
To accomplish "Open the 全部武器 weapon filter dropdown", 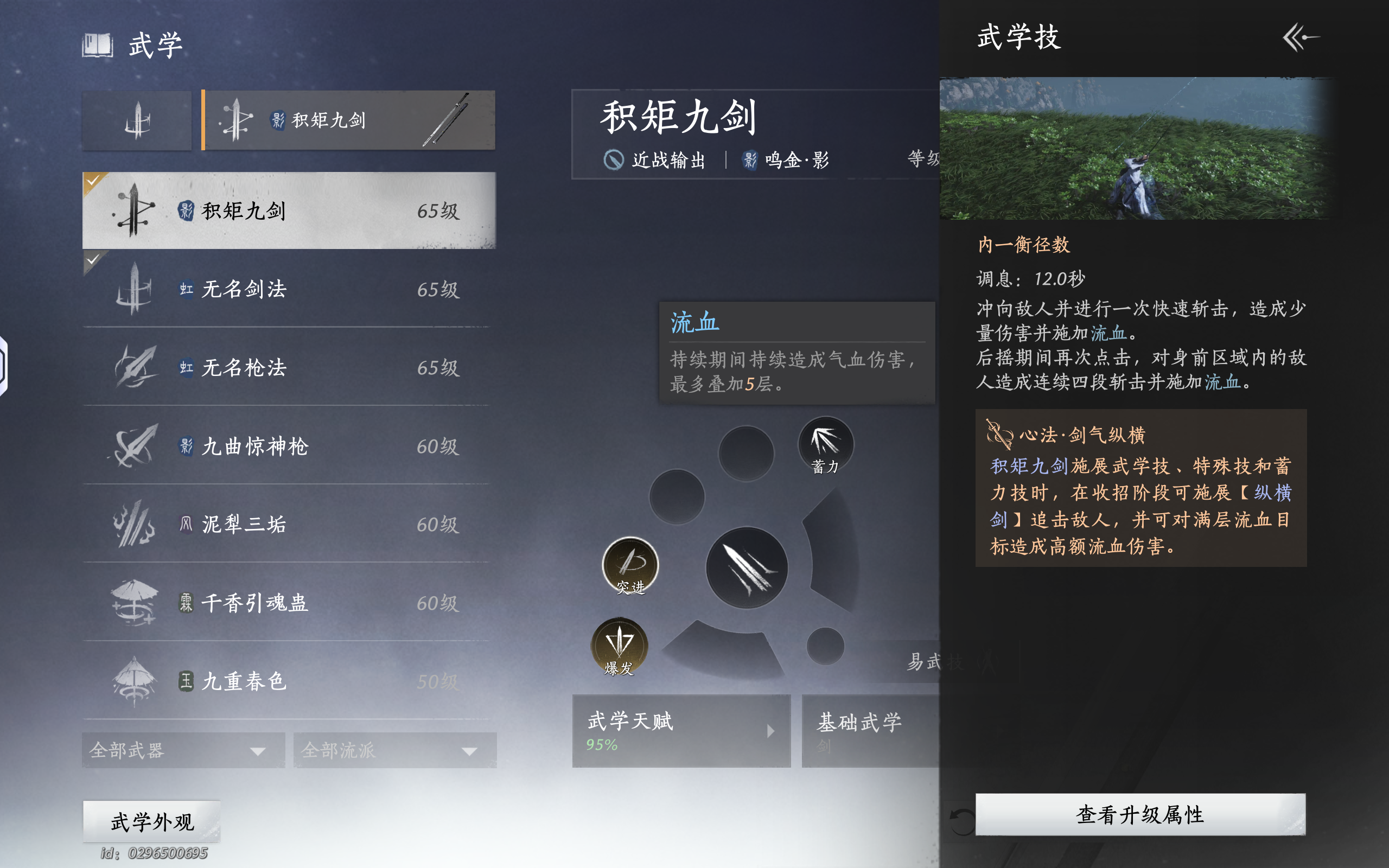I will (x=182, y=749).
